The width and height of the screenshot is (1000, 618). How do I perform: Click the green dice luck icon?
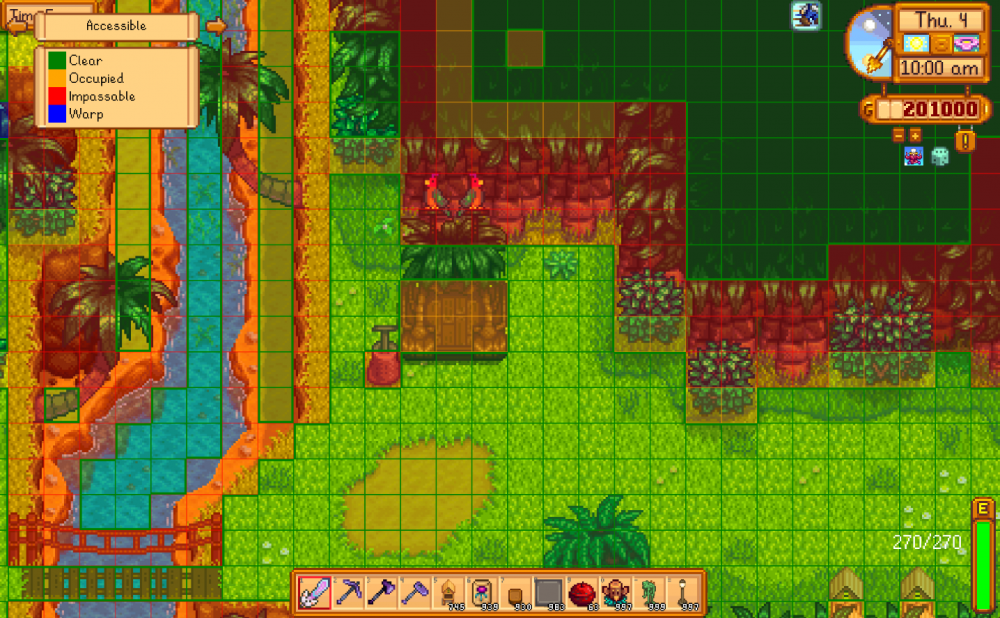tap(940, 156)
